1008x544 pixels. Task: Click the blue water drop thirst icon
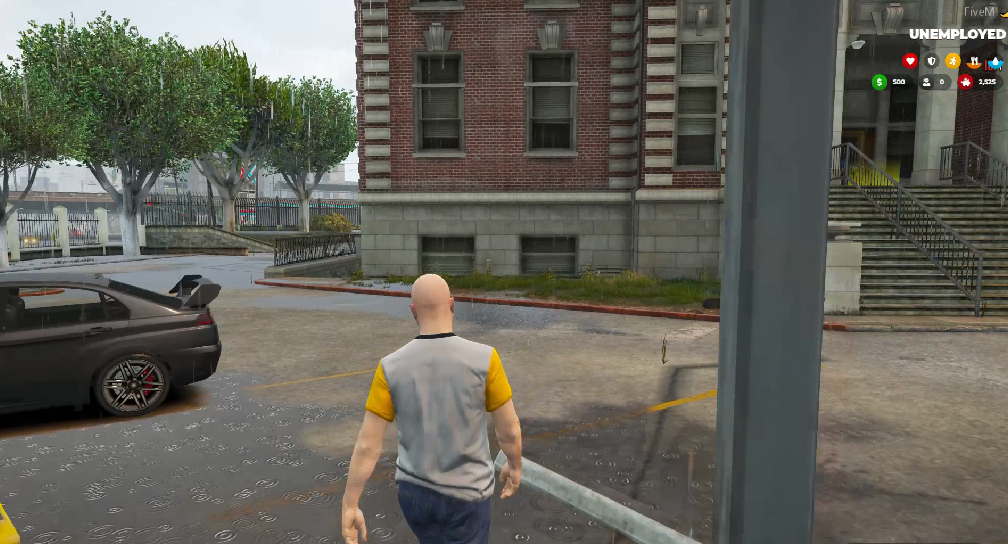(996, 61)
